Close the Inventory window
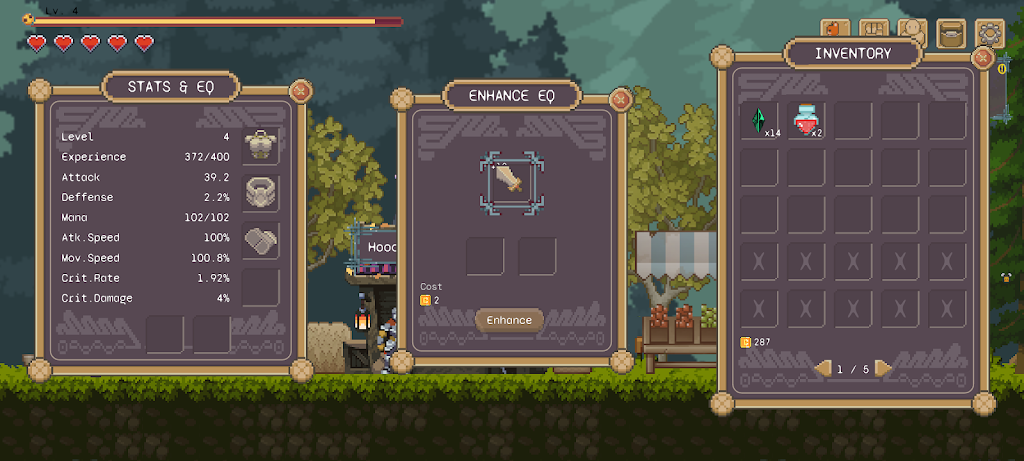 coord(983,57)
